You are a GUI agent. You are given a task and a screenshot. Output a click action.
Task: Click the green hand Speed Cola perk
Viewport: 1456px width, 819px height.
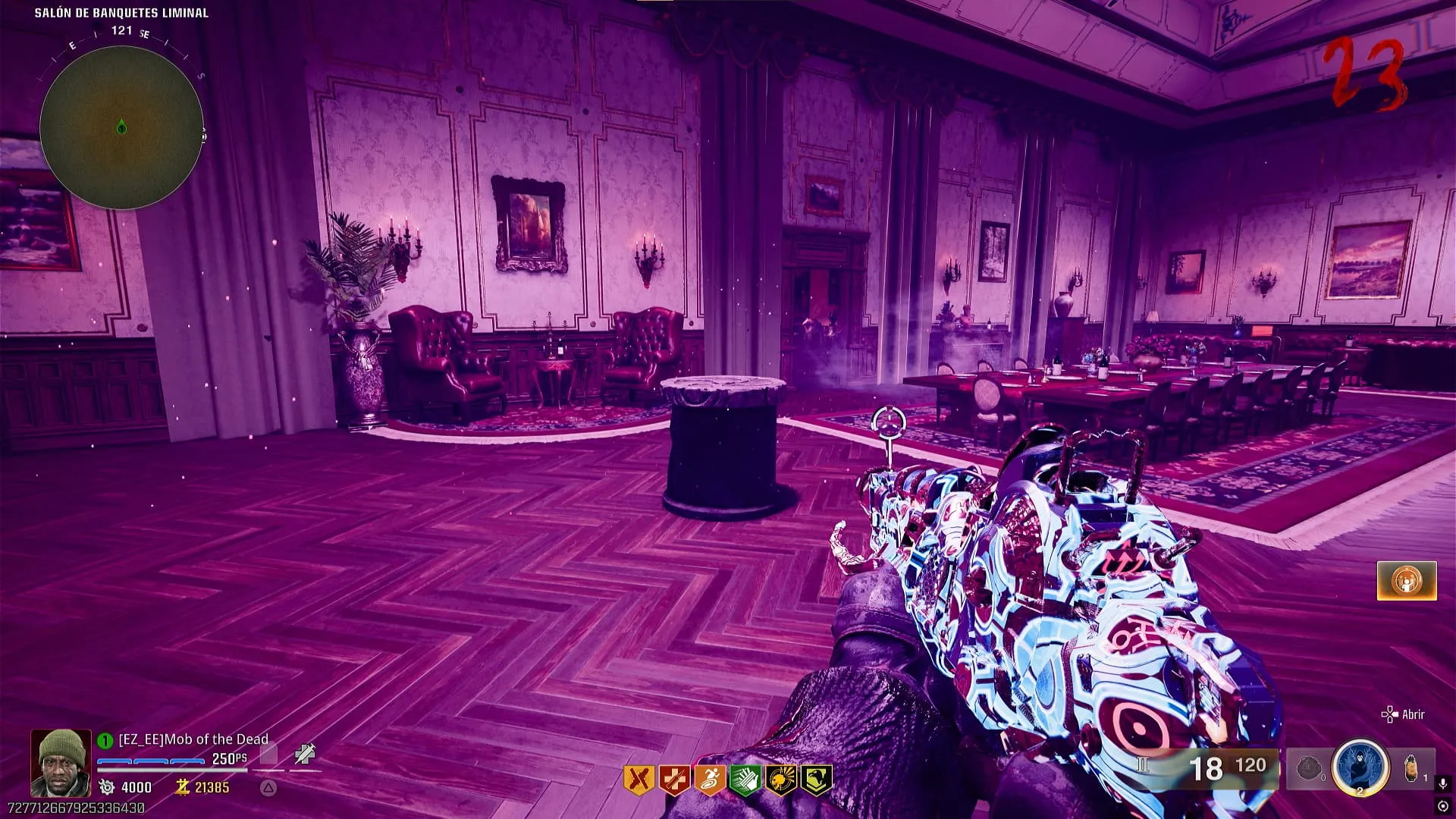coord(745,780)
